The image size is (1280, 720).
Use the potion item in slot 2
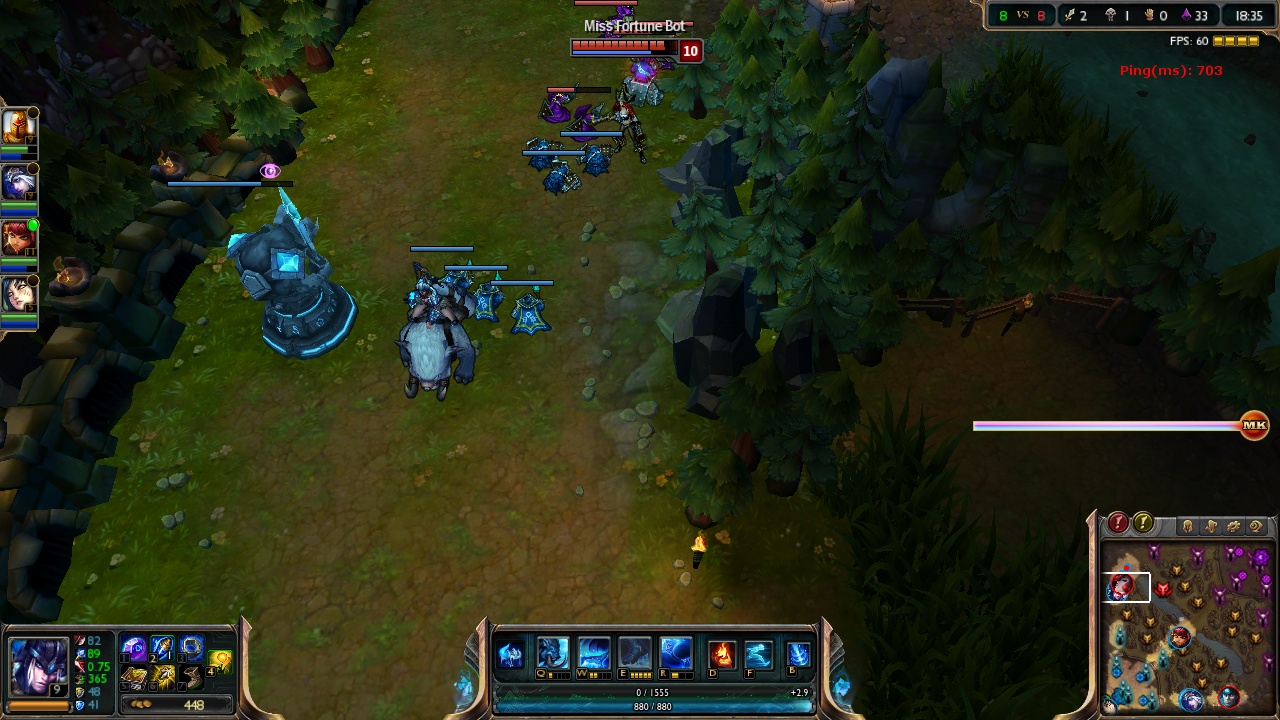click(162, 650)
